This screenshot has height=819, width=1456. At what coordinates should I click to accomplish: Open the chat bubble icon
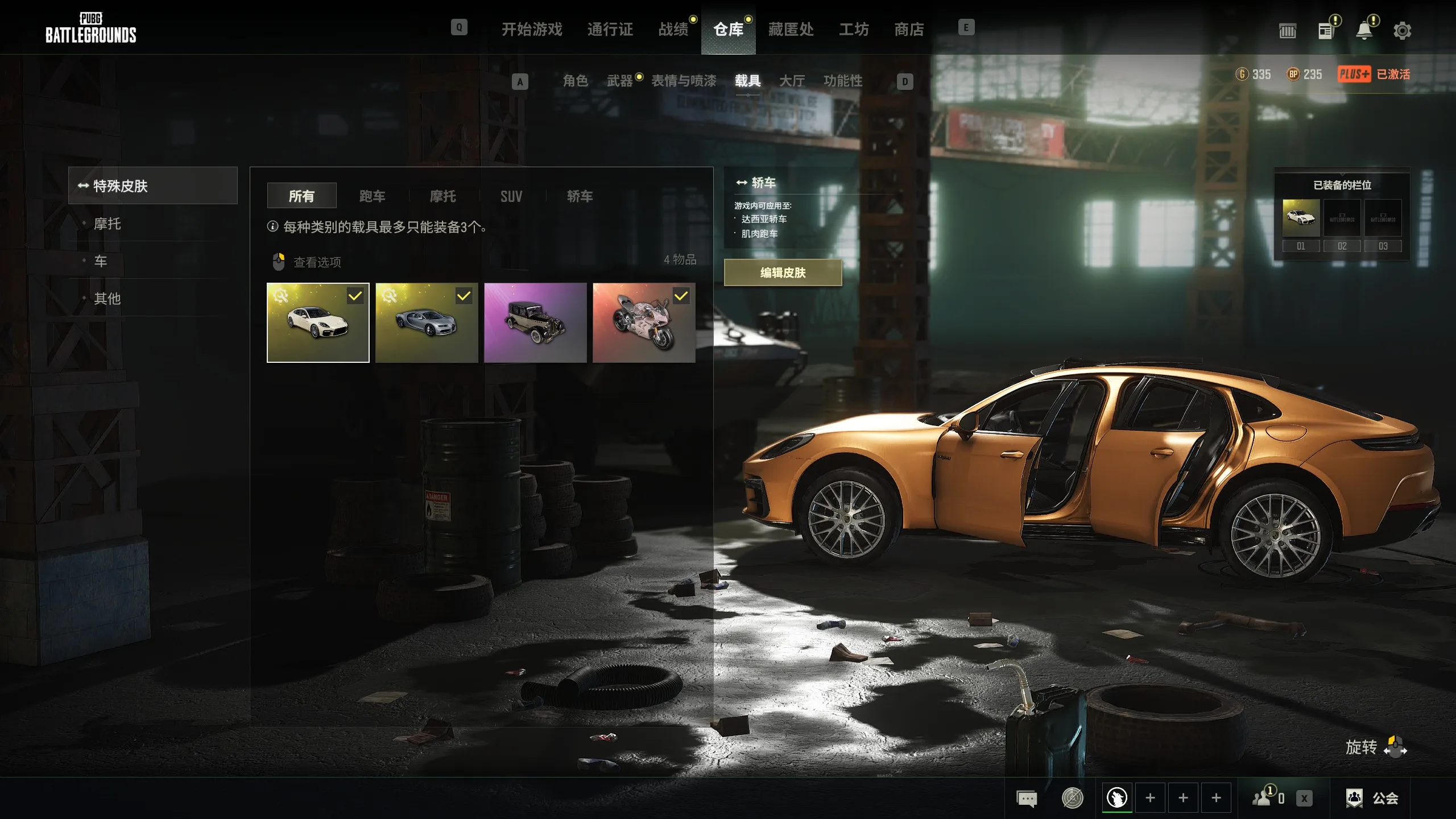tap(1027, 799)
